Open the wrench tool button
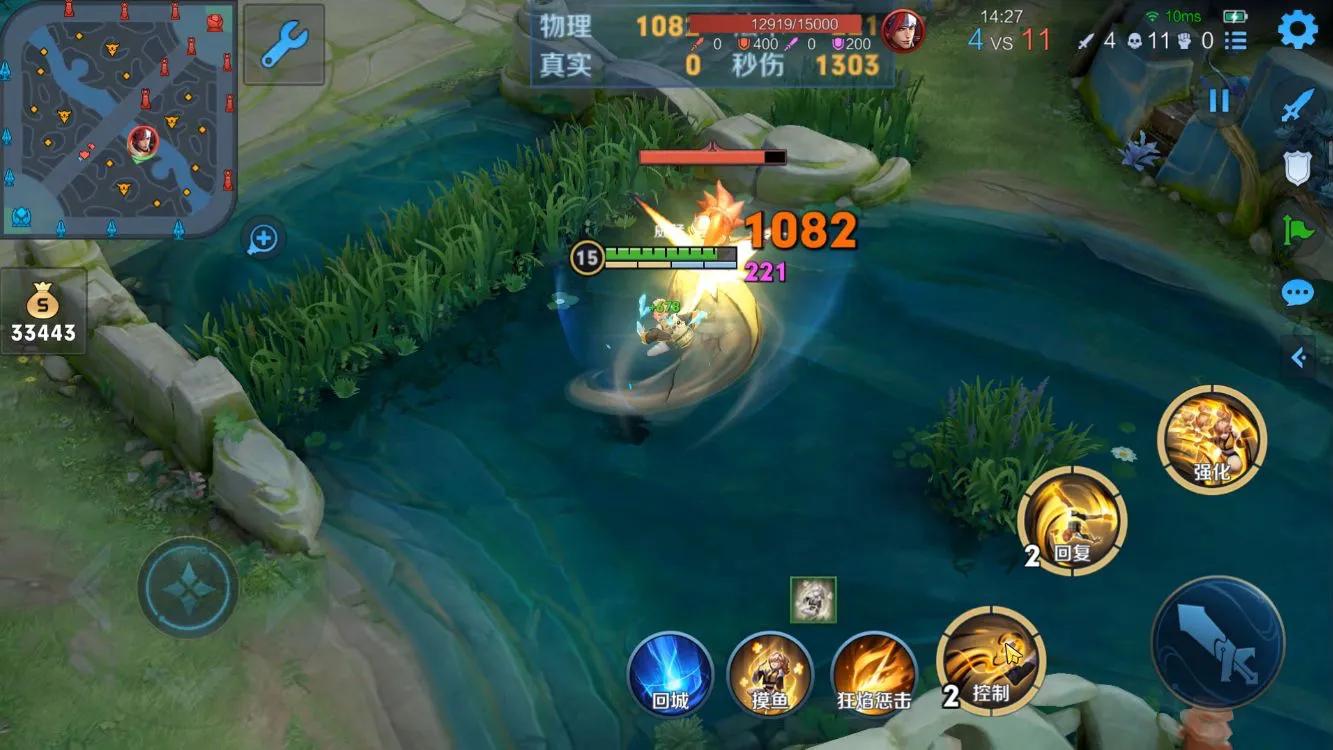The height and width of the screenshot is (750, 1333). [x=283, y=45]
